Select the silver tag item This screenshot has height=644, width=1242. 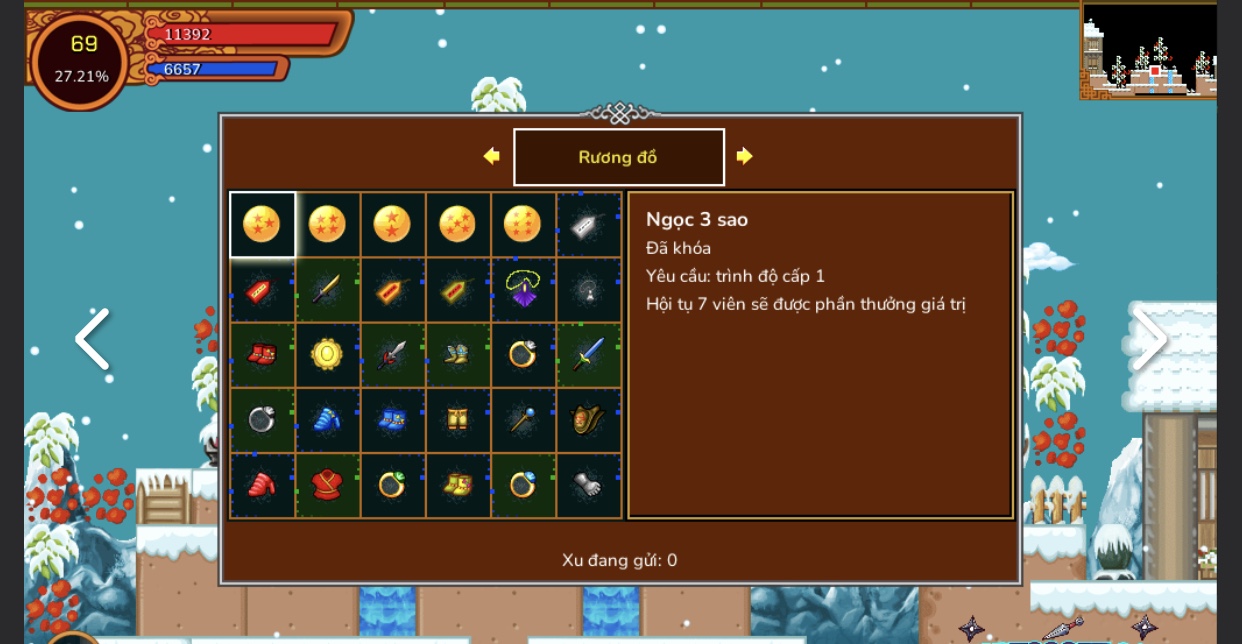click(587, 225)
